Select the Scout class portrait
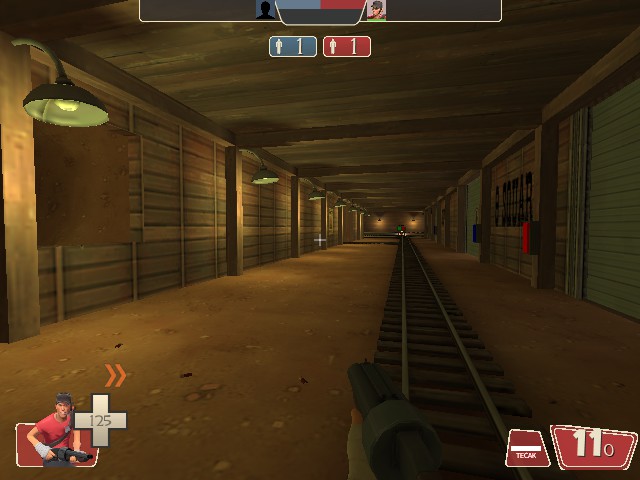This screenshot has height=480, width=640. (56, 432)
